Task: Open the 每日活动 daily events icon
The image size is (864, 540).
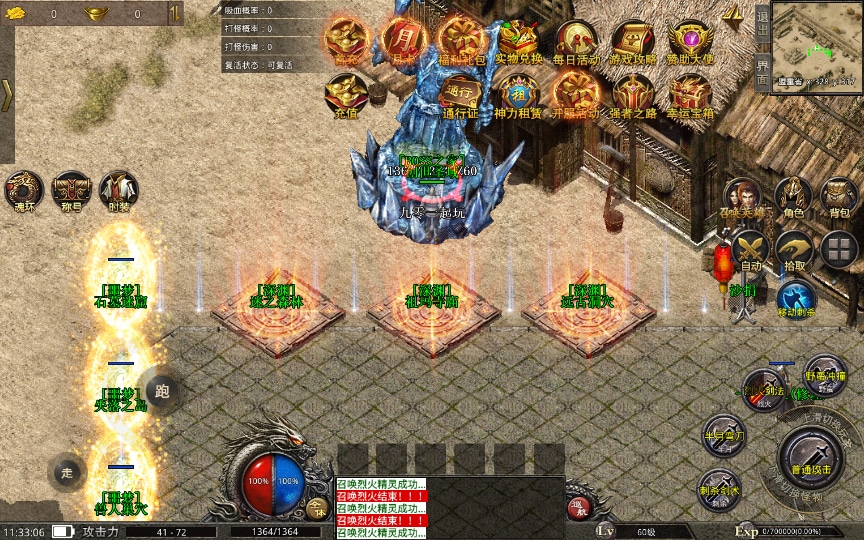Action: click(576, 40)
